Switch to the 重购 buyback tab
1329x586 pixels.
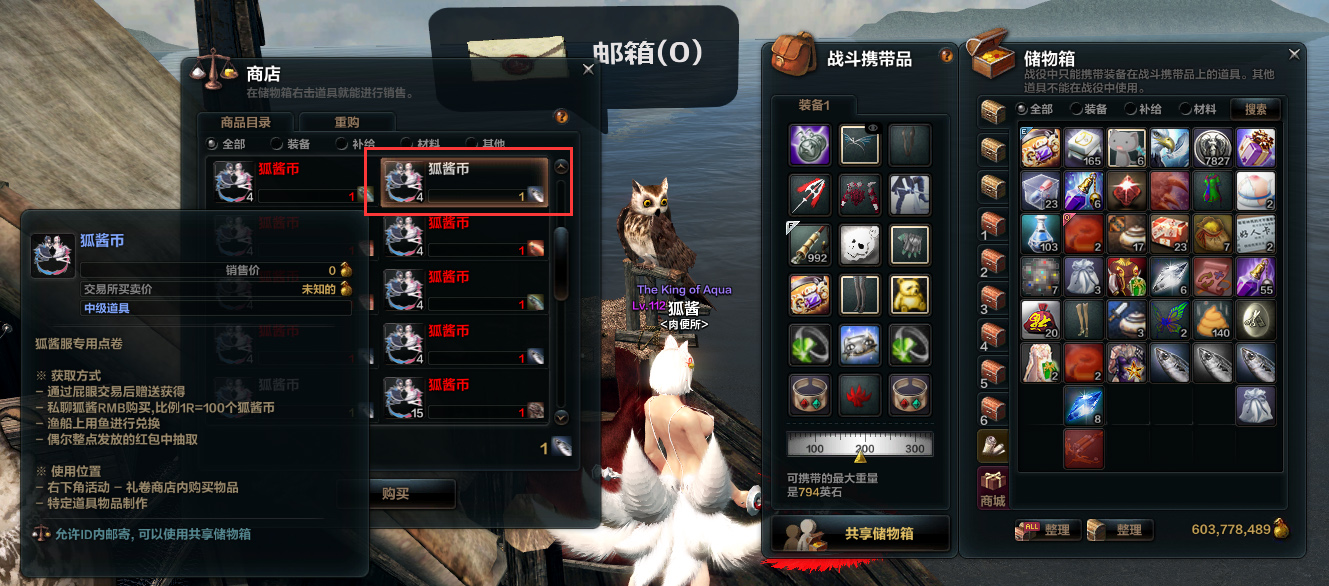point(346,122)
